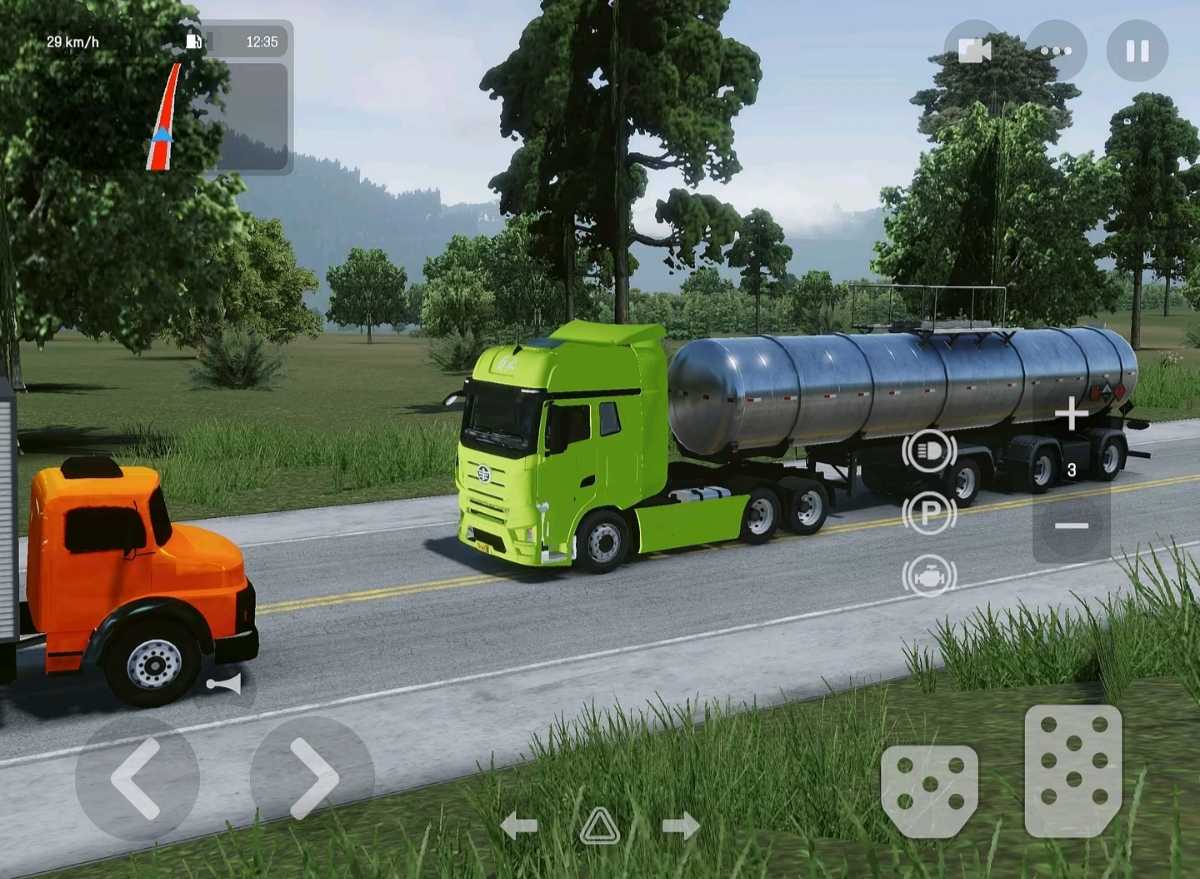Shift down a gear with minus

(x=1071, y=526)
